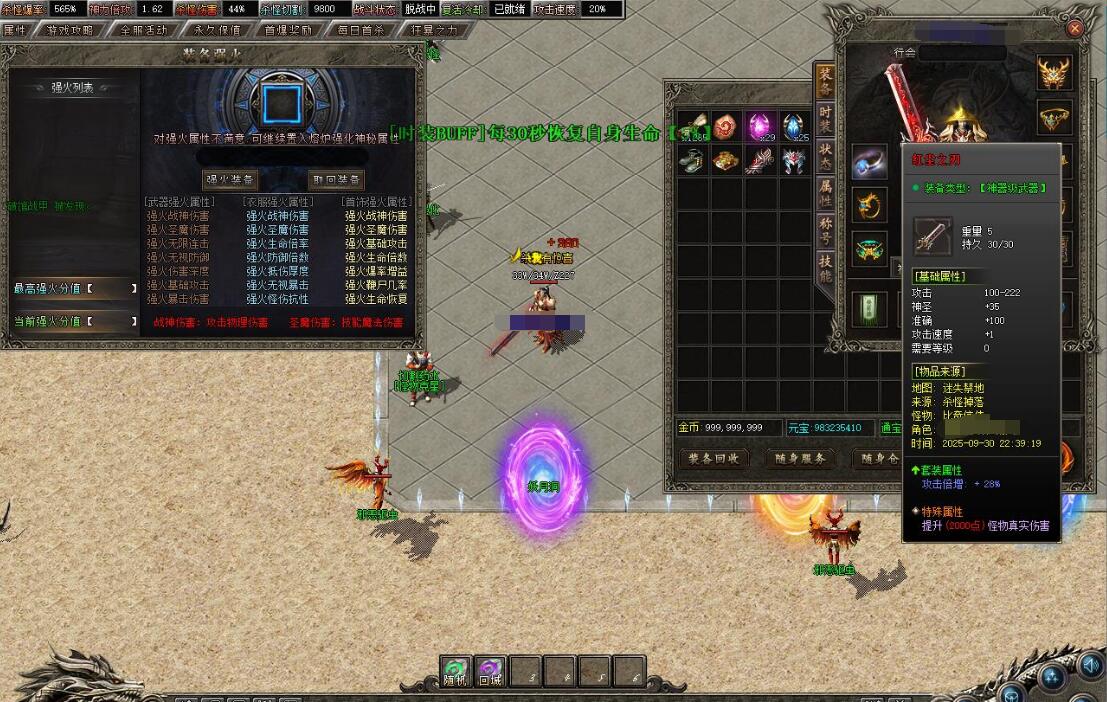Close the character equipment window
The image size is (1107, 702).
click(x=1075, y=29)
